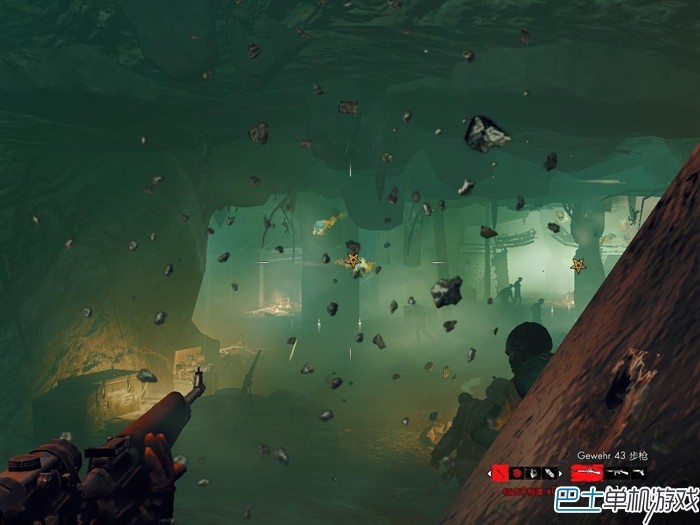Choose the round landmine item slot

tap(517, 473)
